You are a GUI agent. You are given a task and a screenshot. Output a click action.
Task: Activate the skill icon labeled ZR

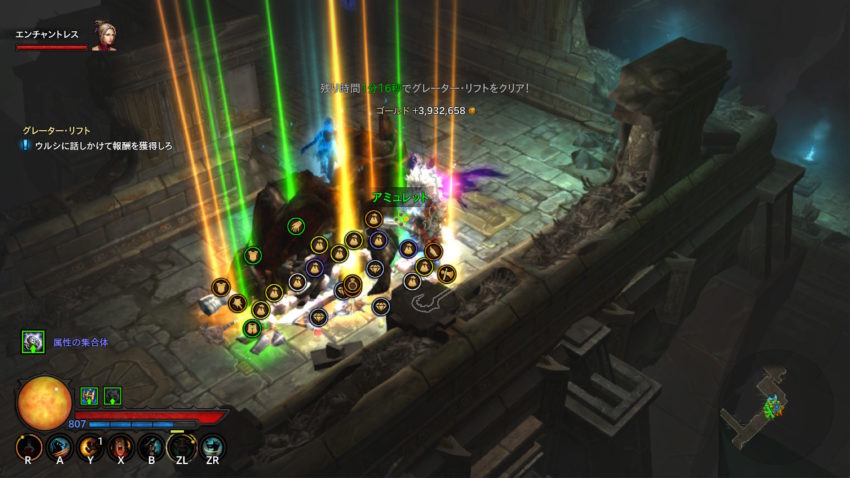[212, 448]
